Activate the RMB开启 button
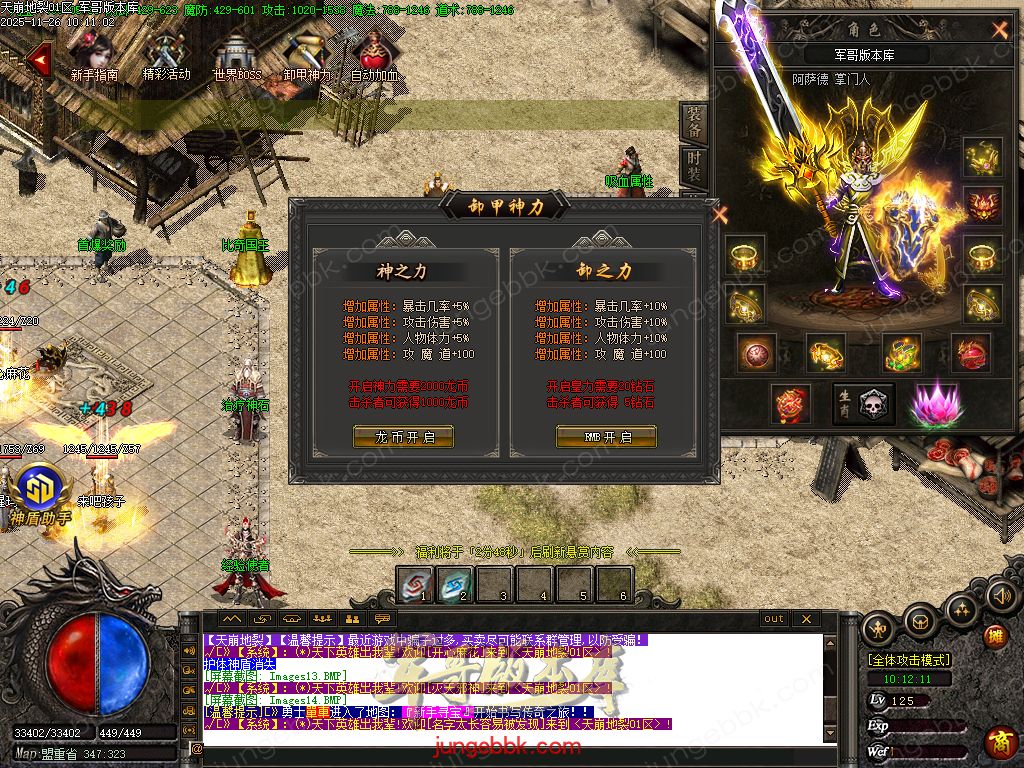 tap(606, 437)
